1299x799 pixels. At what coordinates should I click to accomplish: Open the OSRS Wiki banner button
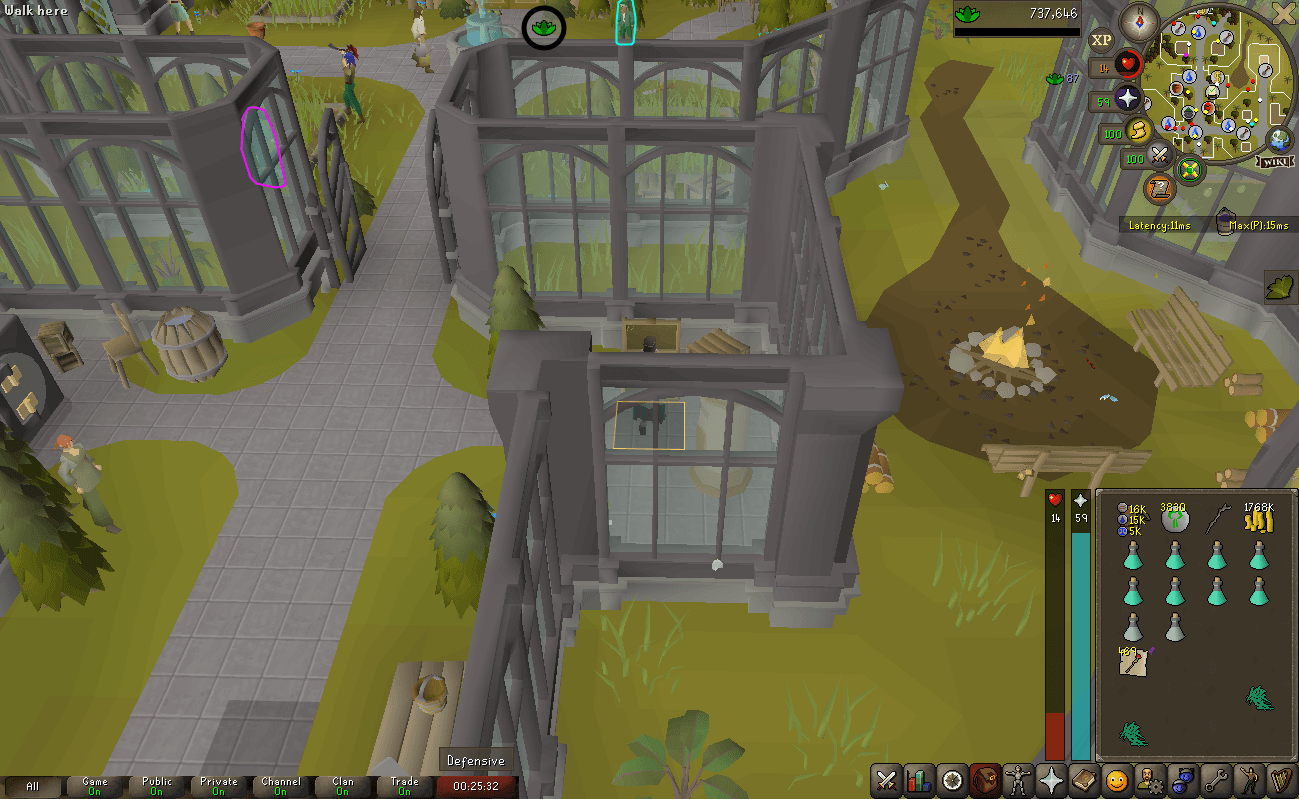point(1275,161)
